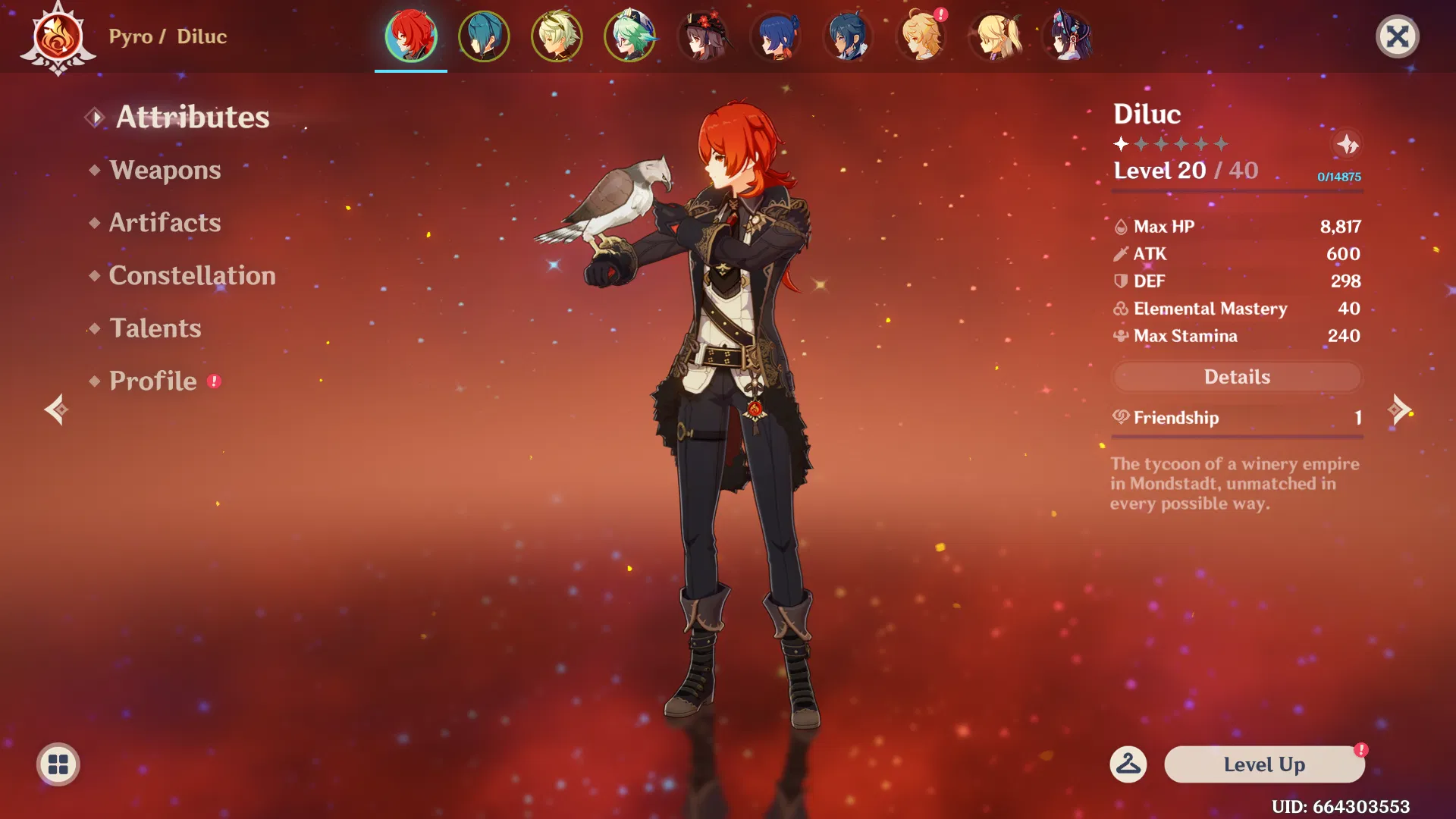Open the Artifacts section
The height and width of the screenshot is (819, 1456).
tap(164, 222)
